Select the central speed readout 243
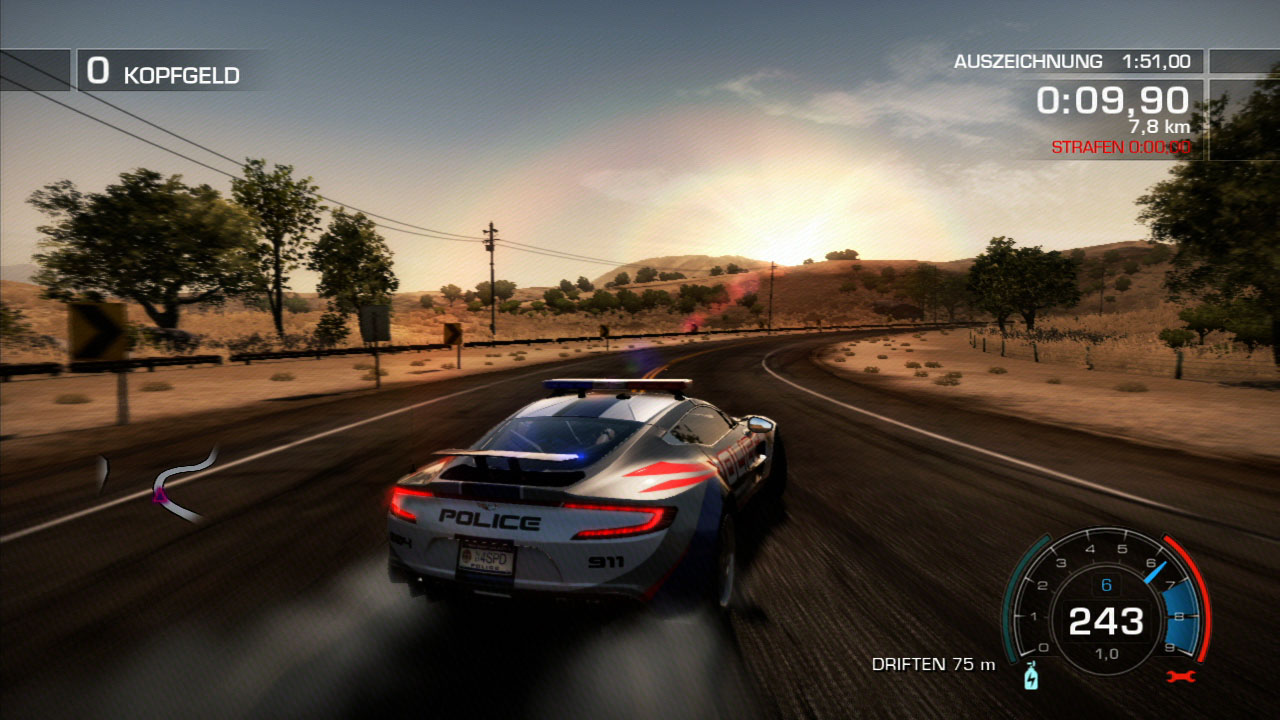Viewport: 1280px width, 720px height. click(1108, 623)
